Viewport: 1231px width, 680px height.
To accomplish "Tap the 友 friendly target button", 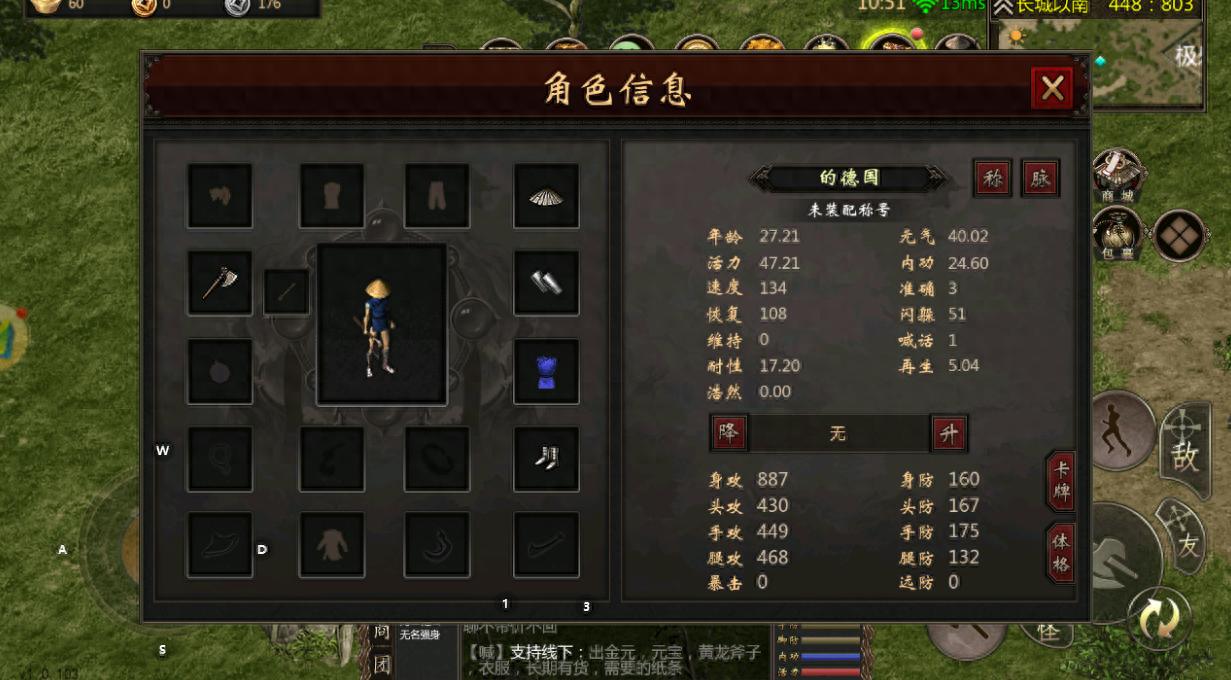I will (1184, 537).
